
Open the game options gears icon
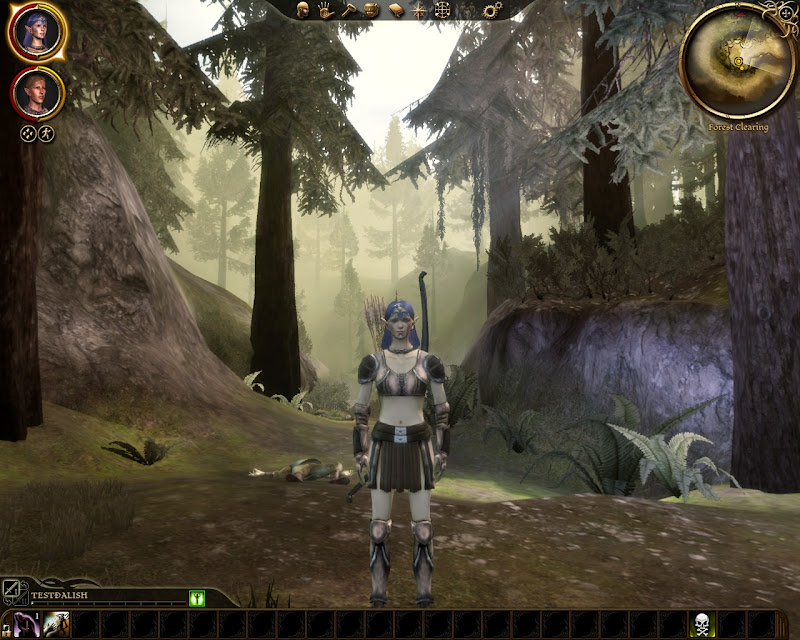pos(491,10)
